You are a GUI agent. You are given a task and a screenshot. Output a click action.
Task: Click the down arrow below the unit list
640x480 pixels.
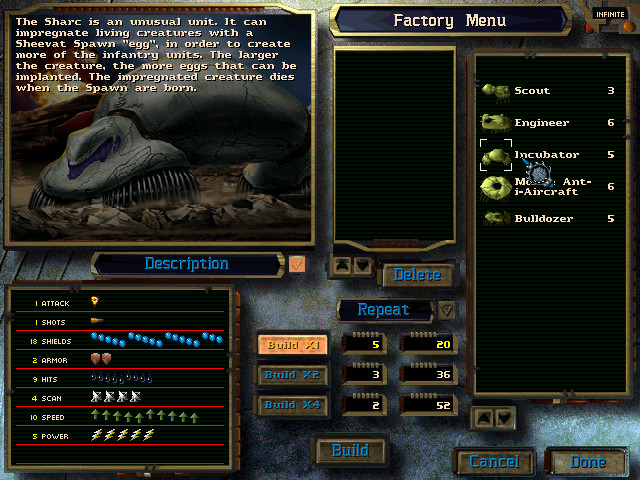(504, 417)
